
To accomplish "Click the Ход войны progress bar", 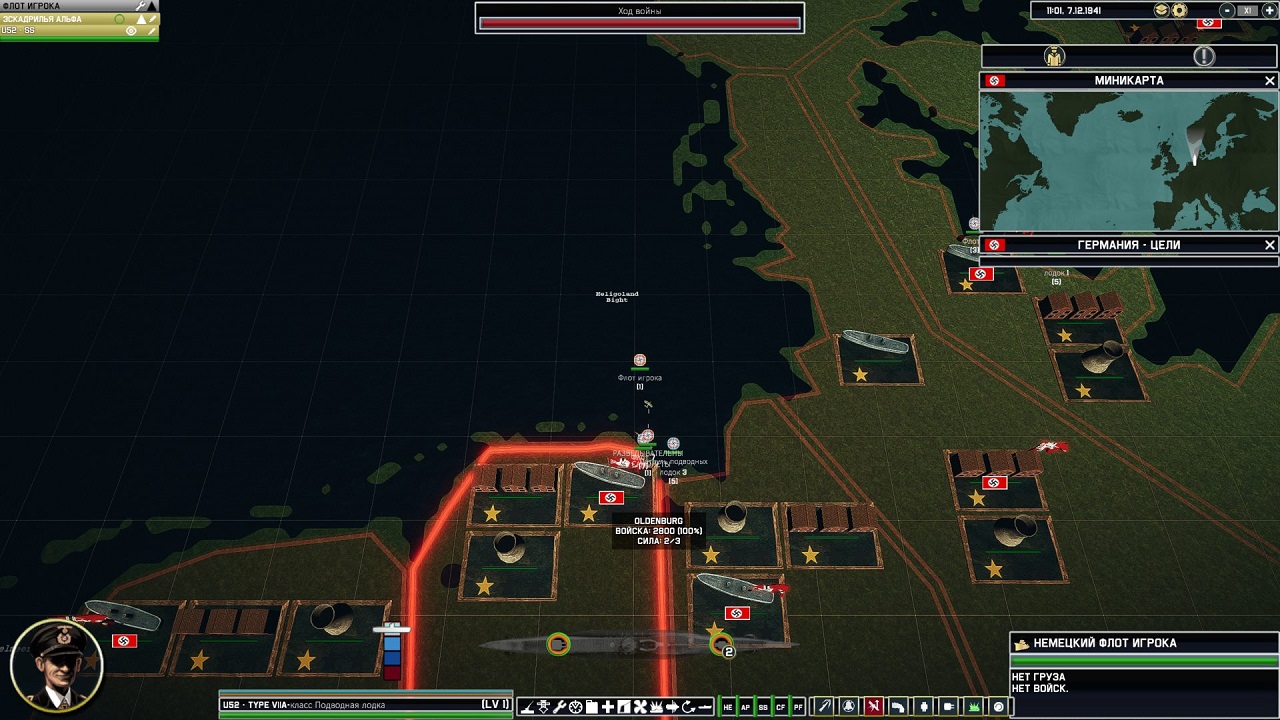I will click(640, 22).
